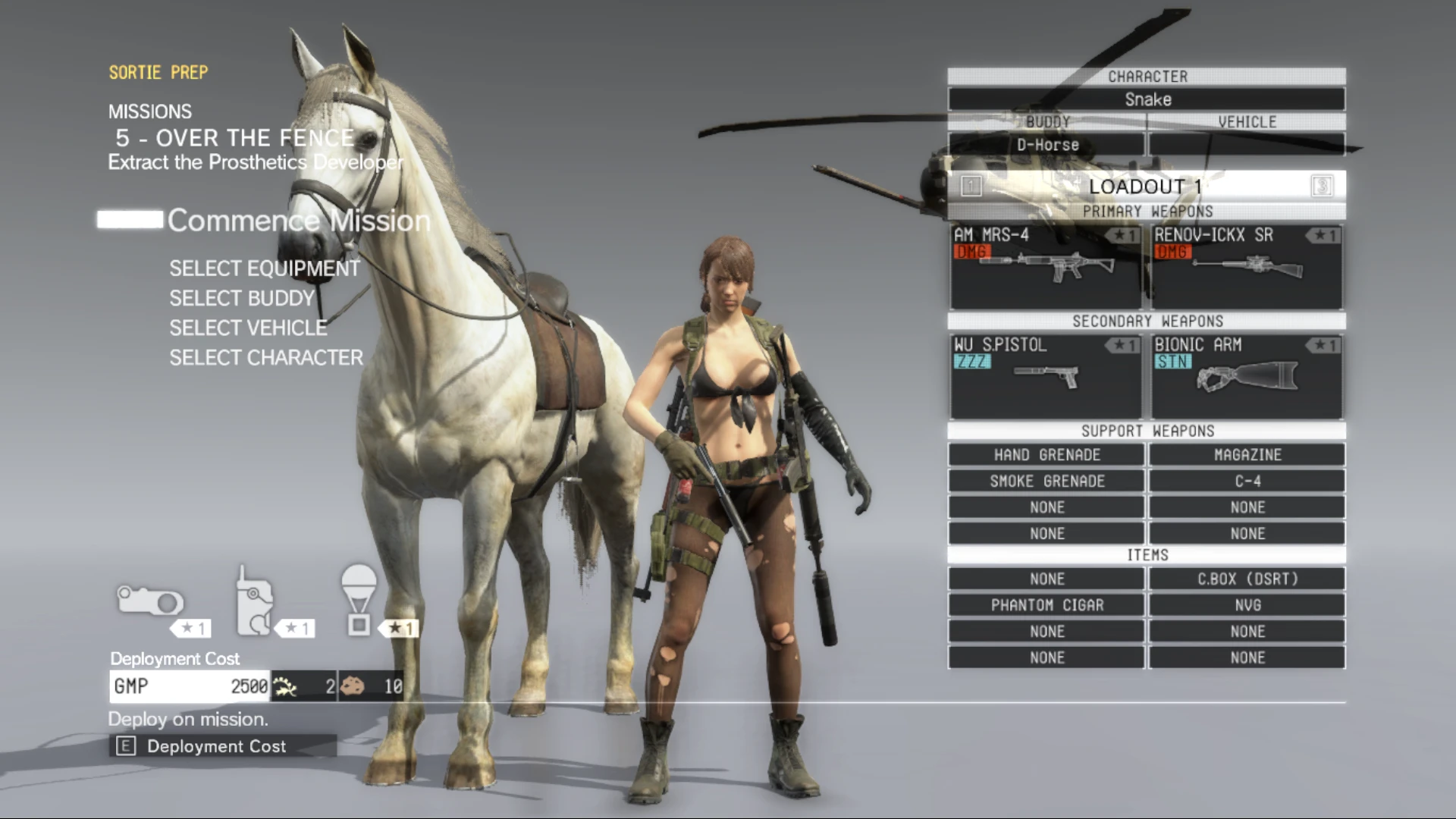
Task: Click the raw materials icon showing 10
Action: pyautogui.click(x=353, y=686)
